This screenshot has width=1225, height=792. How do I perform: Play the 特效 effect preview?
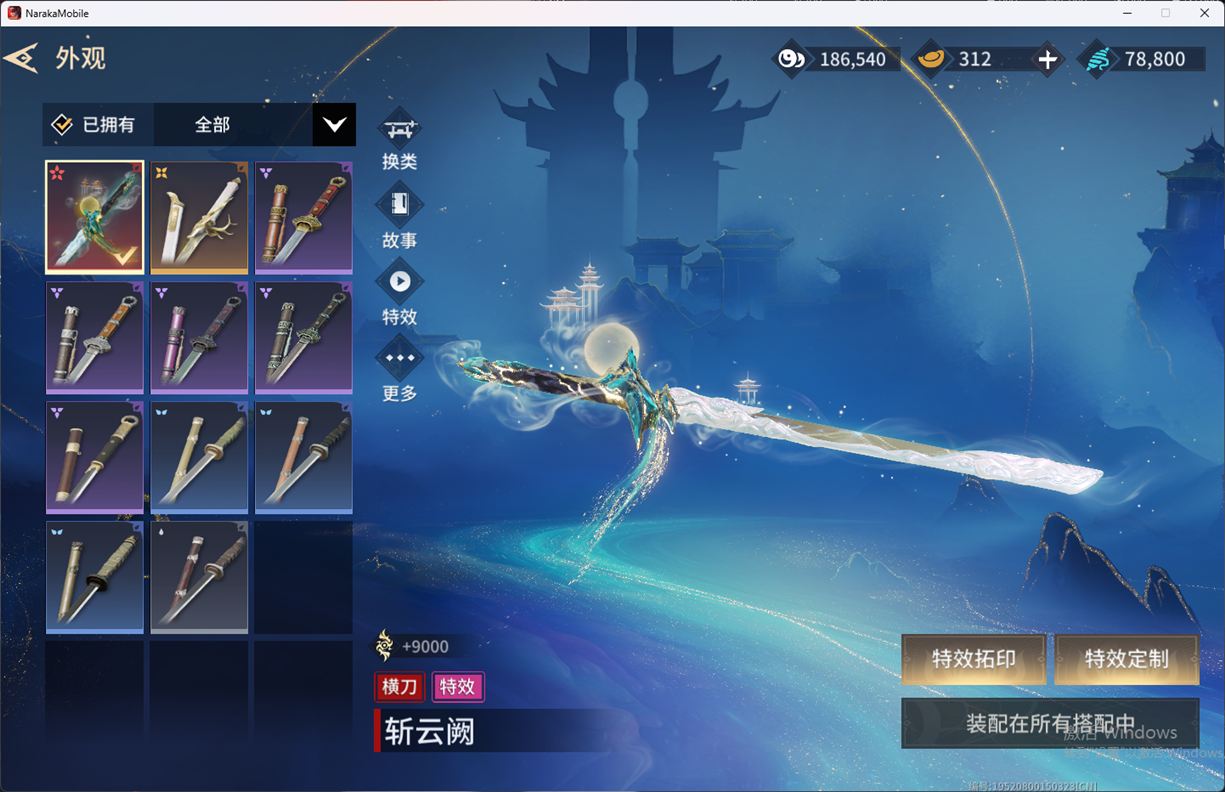click(x=399, y=283)
